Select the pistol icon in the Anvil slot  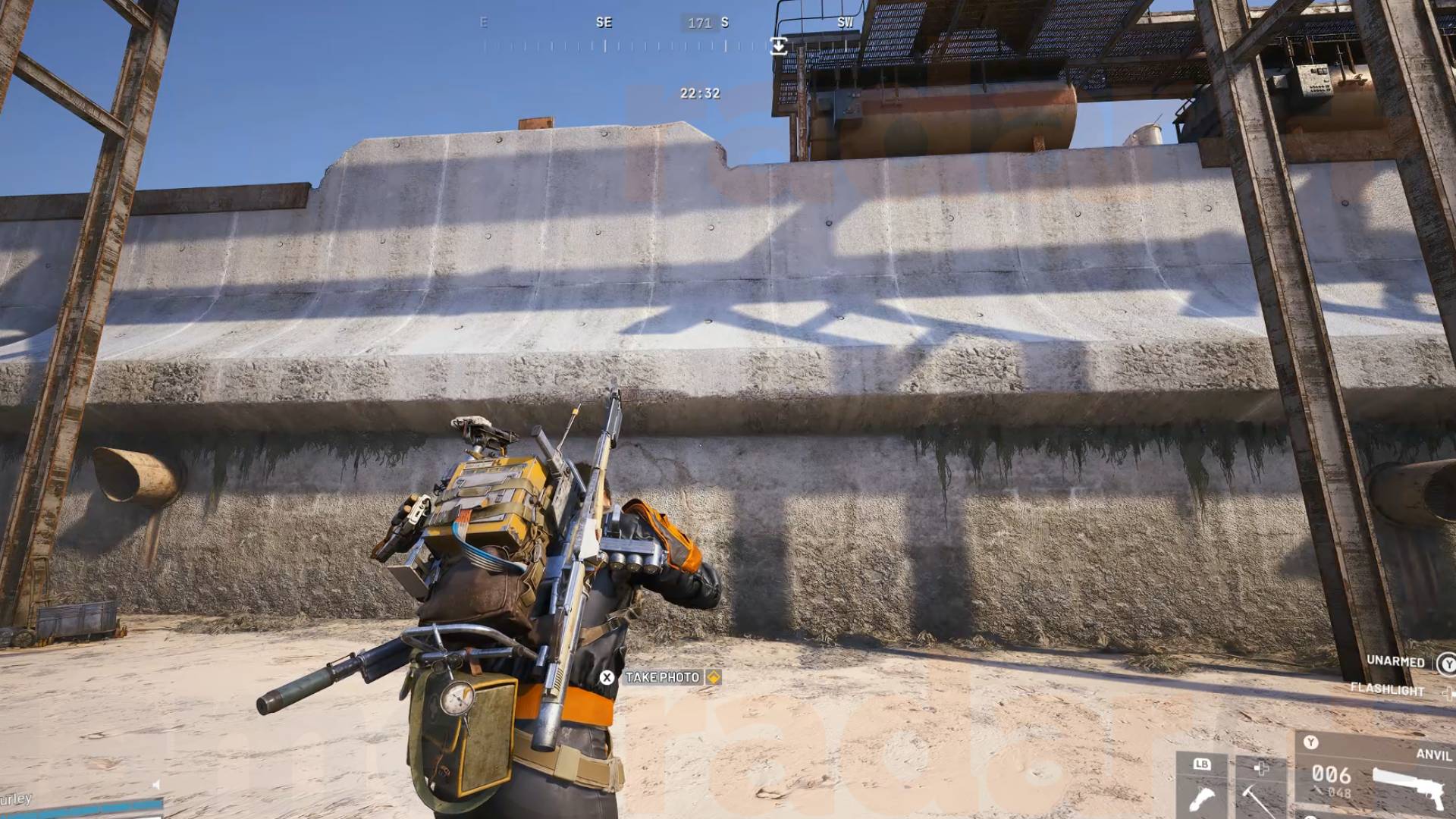tap(1409, 789)
